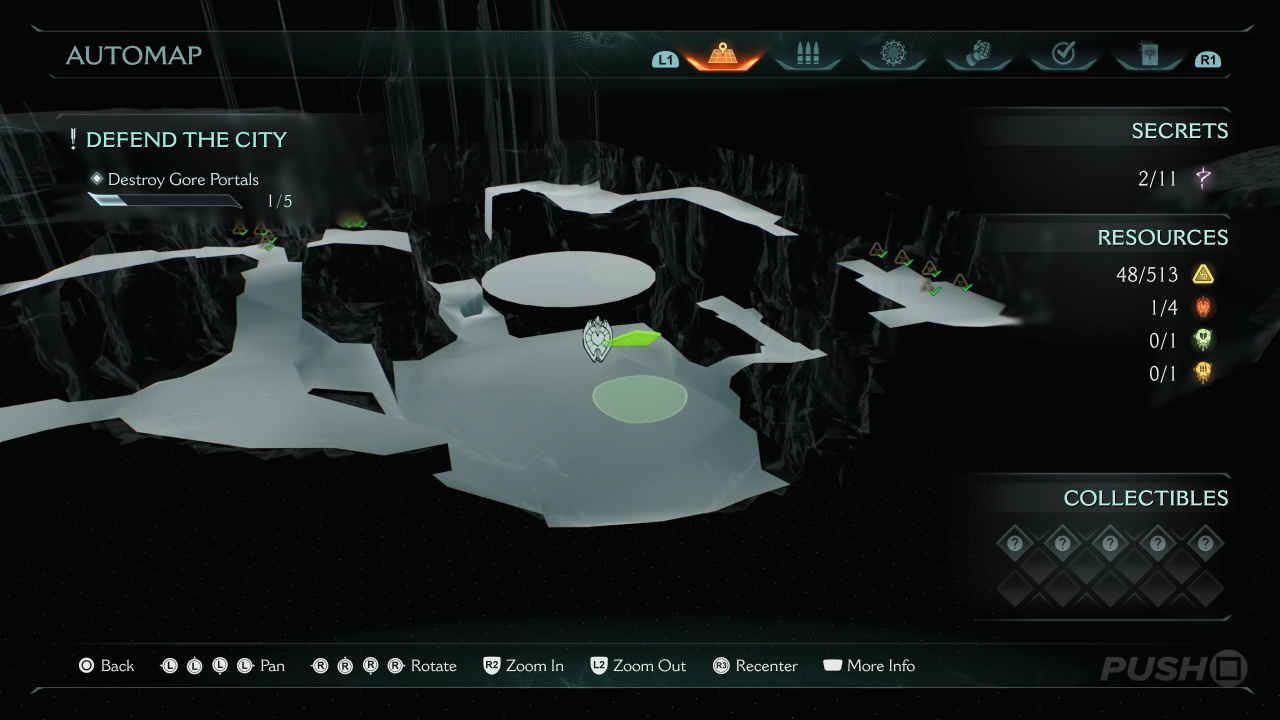The image size is (1280, 720).
Task: Select the first unknown collectible slot
Action: click(1015, 544)
